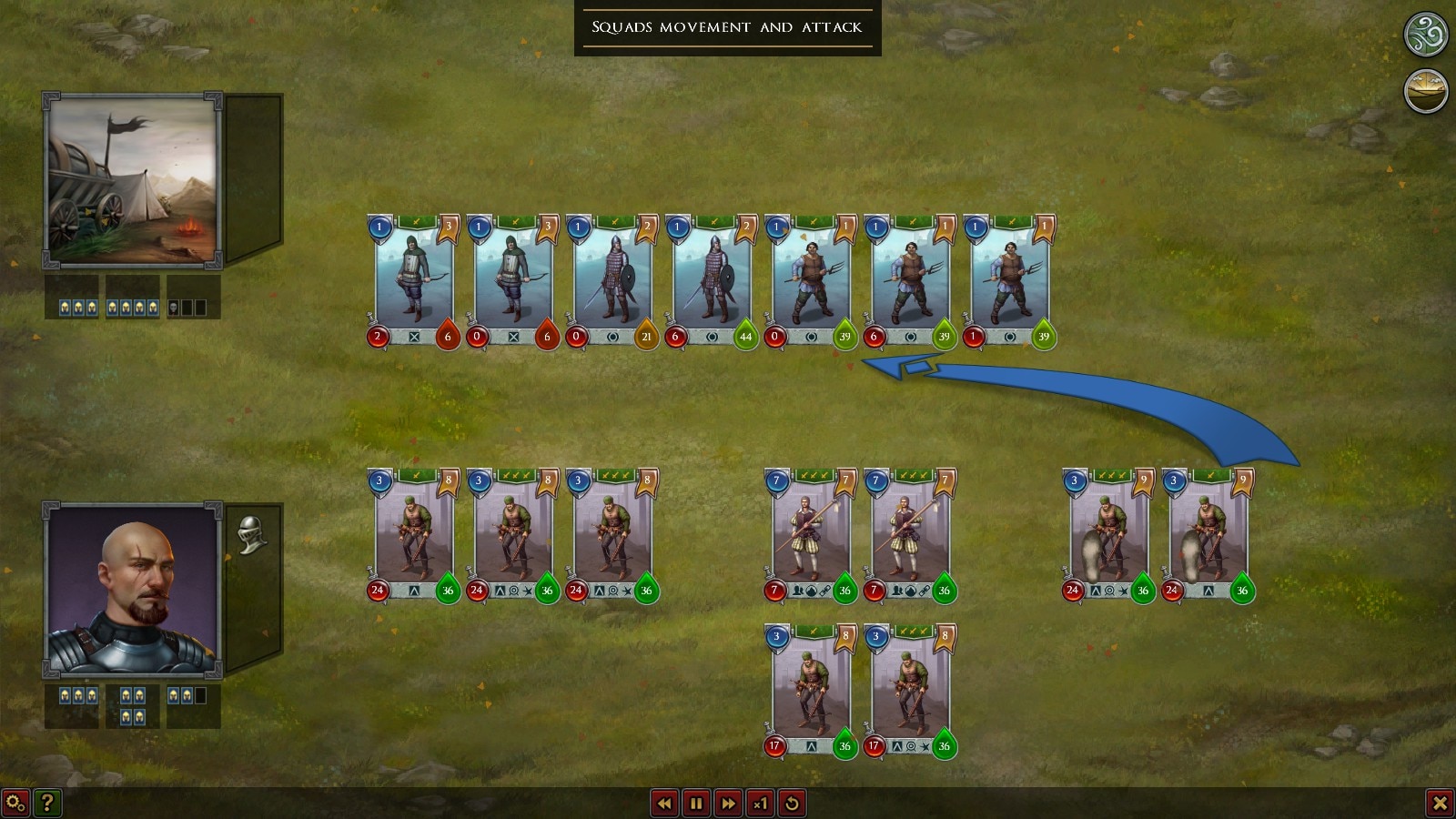Click the wind swirl weather icon

1426,35
